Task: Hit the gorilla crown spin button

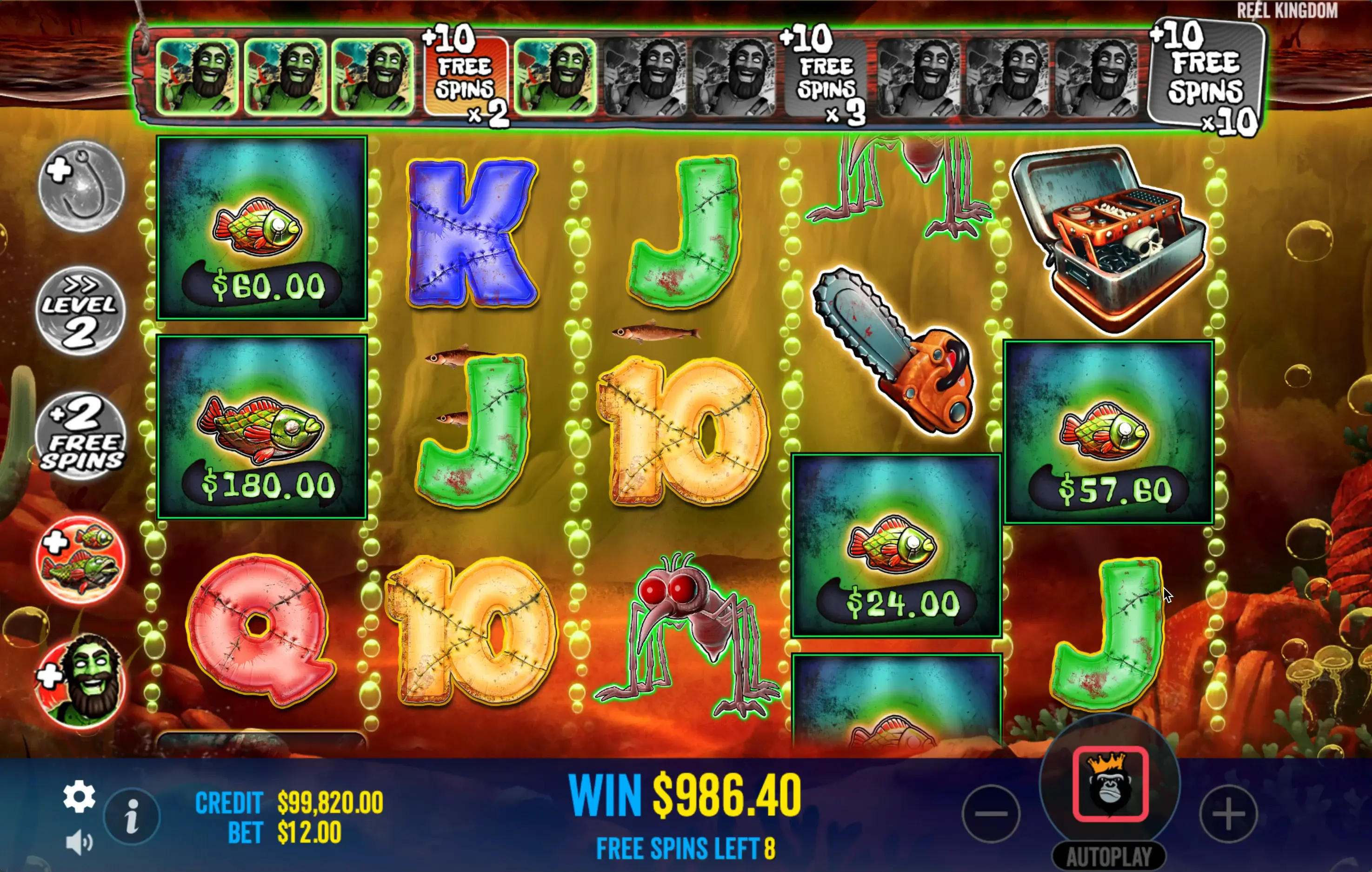Action: [1110, 784]
